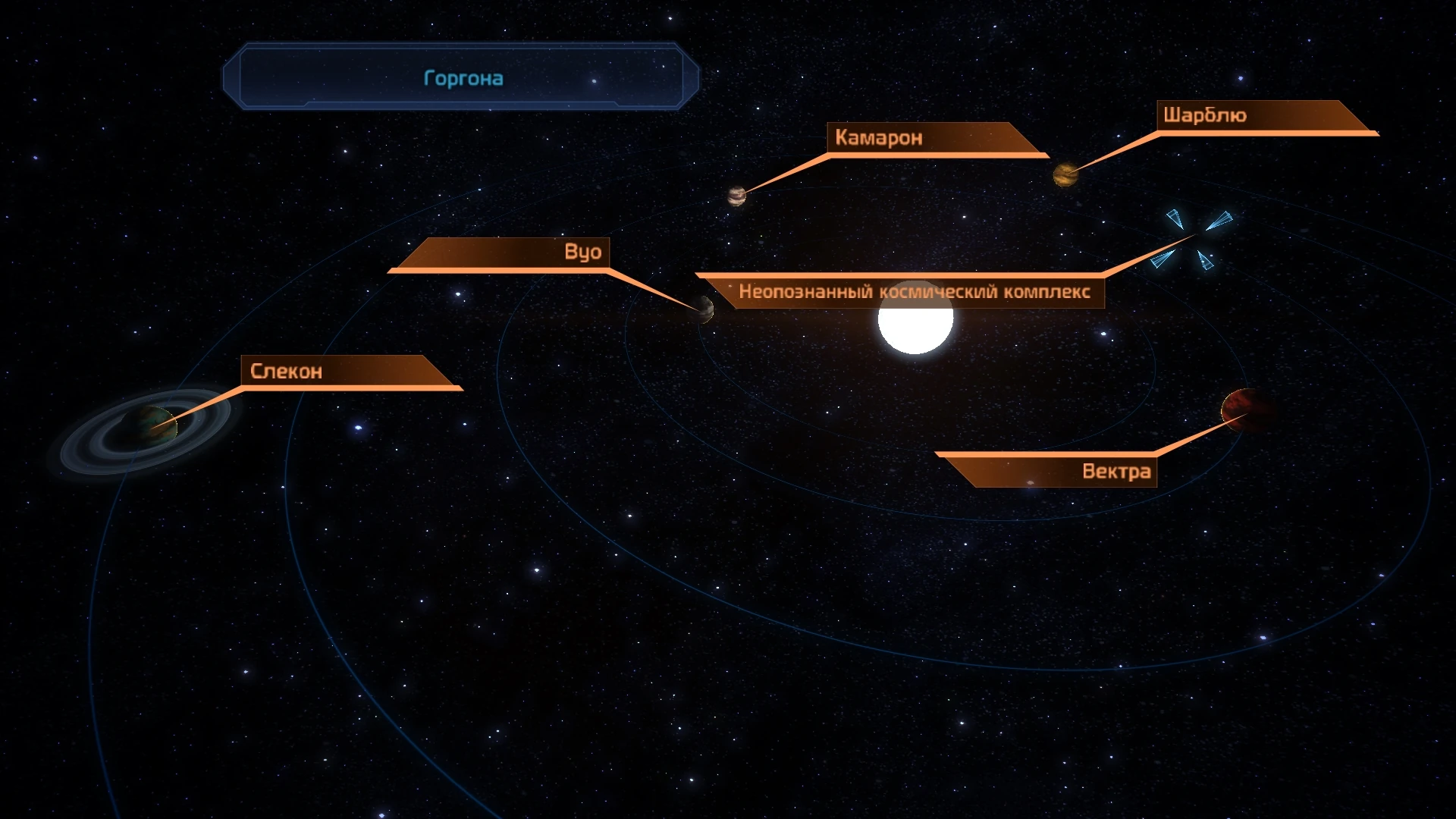This screenshot has height=819, width=1456.
Task: Select the Камарон planet label
Action: click(878, 138)
